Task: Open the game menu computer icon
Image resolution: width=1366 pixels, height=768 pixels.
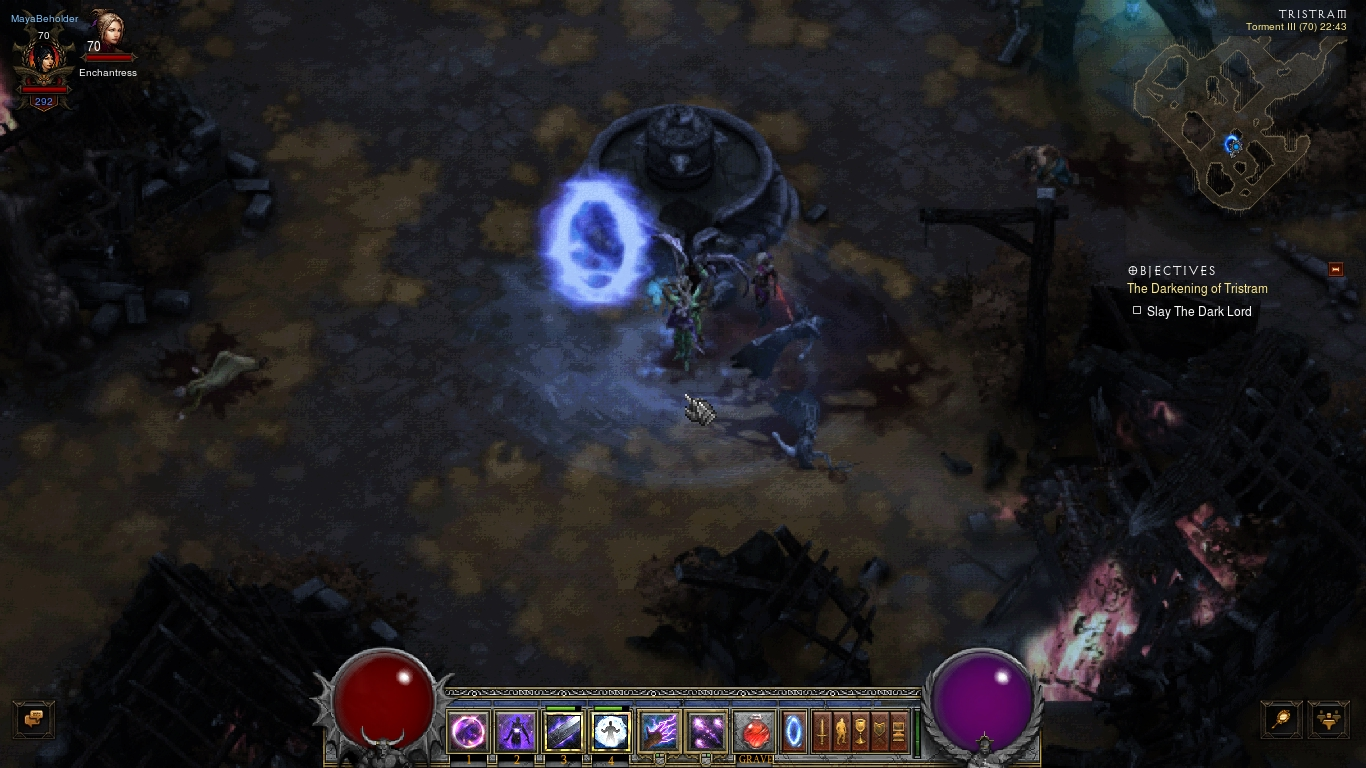Action: point(899,732)
